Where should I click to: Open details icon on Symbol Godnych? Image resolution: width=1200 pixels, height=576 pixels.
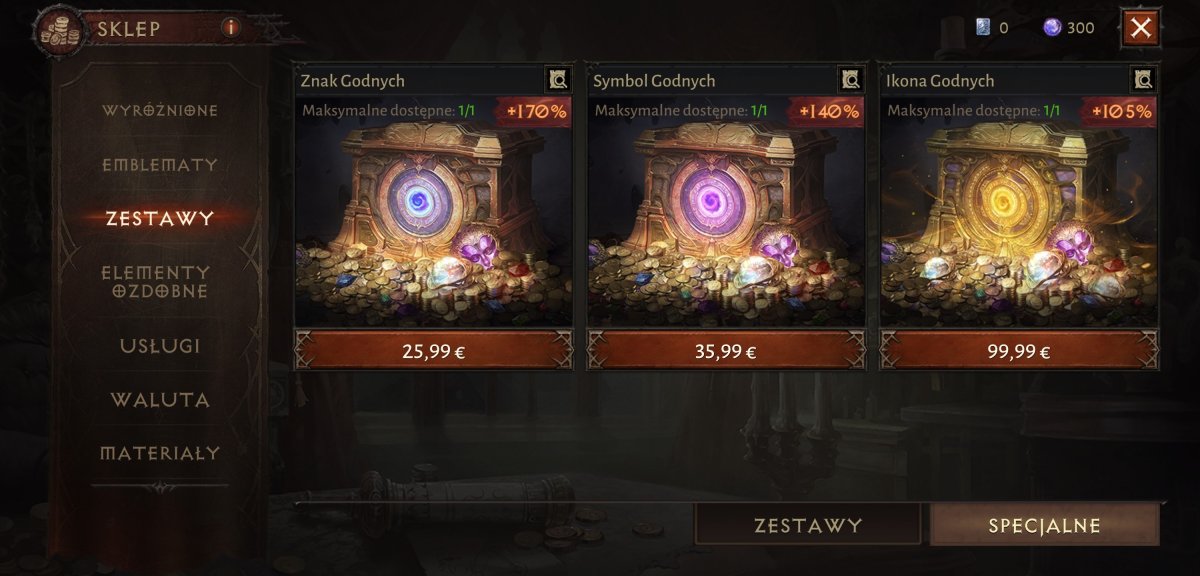click(851, 80)
